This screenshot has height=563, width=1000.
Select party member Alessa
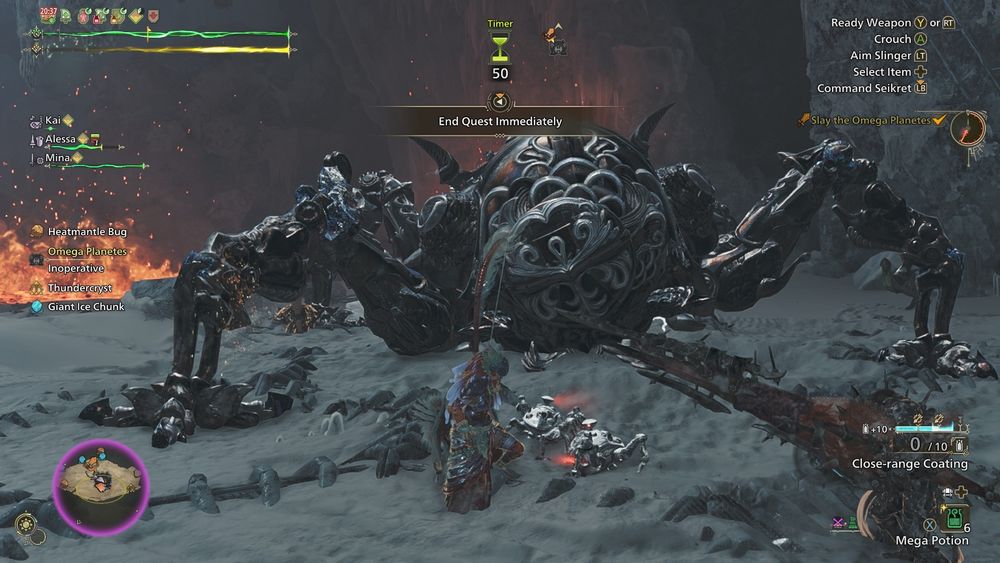[60, 139]
